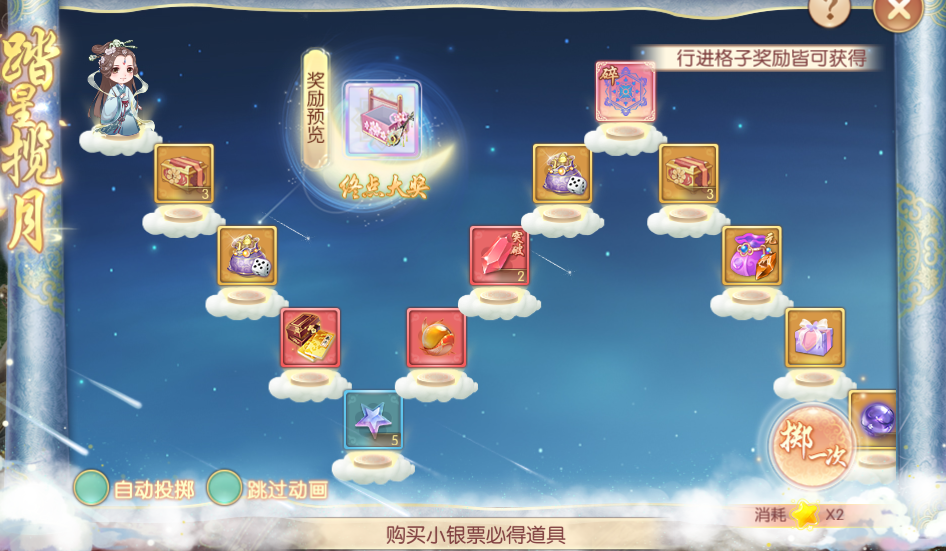The height and width of the screenshot is (551, 946).
Task: Select the purple pouch with orange gem
Action: click(x=752, y=256)
